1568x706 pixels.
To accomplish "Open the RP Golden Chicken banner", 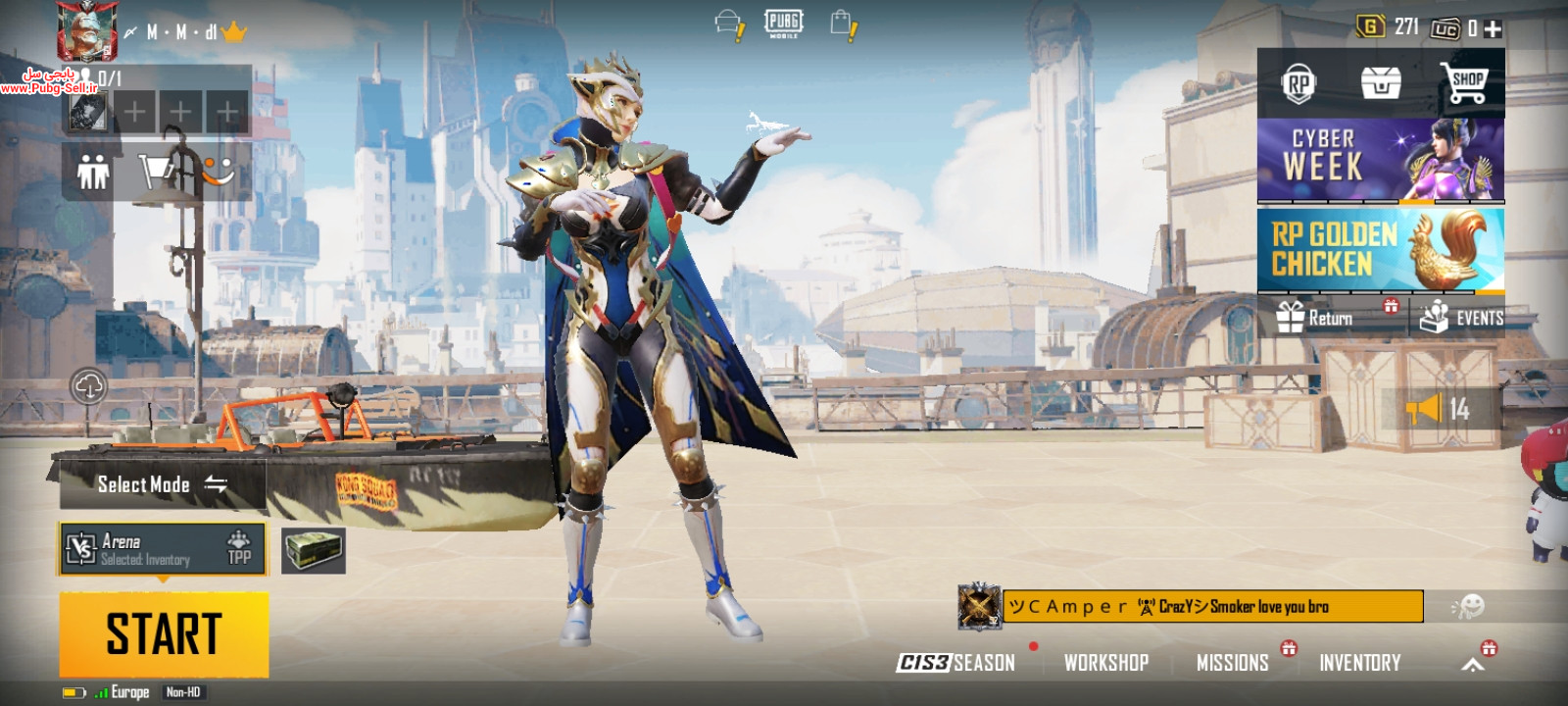I will click(x=1380, y=250).
